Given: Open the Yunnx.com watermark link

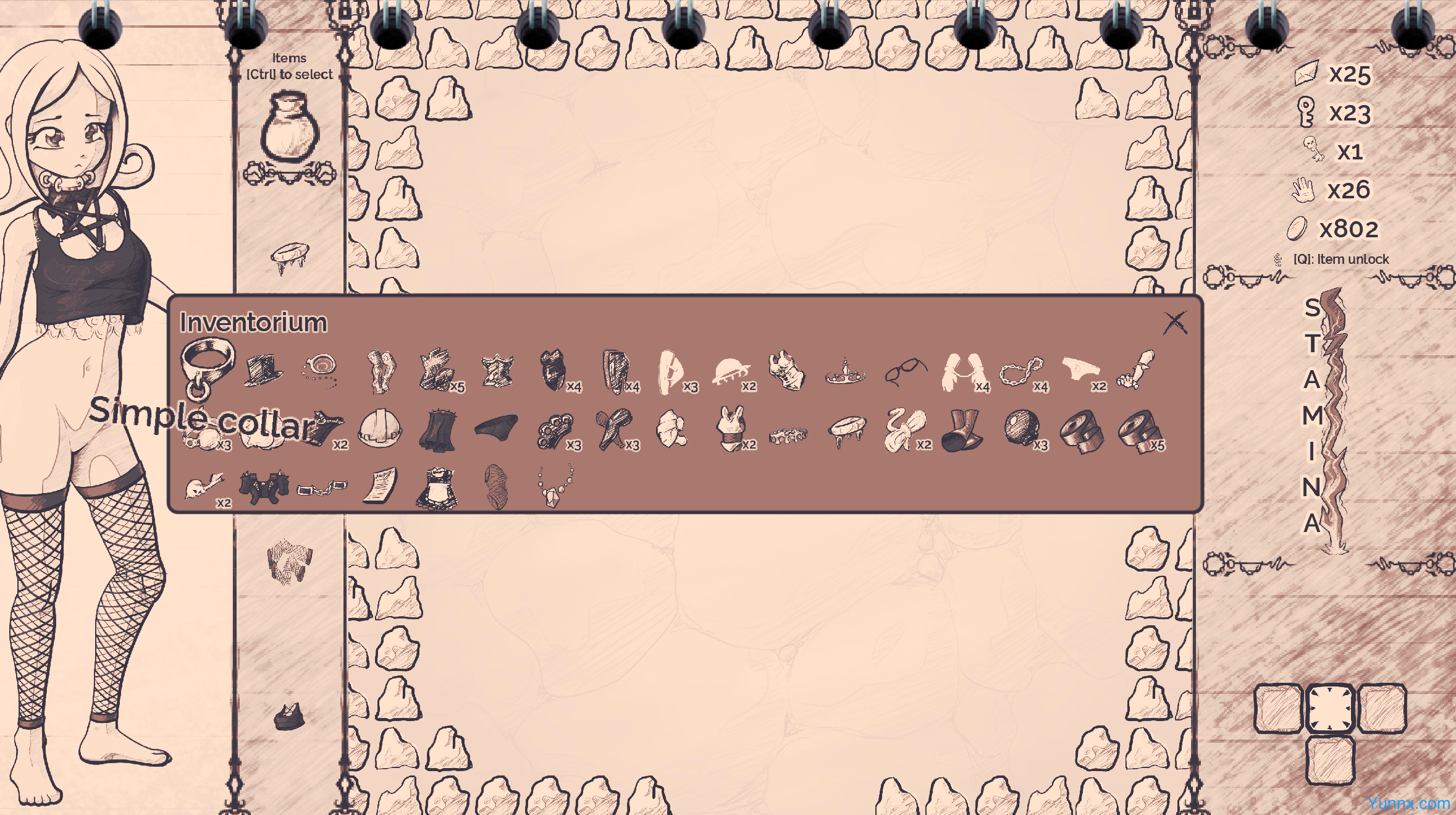Looking at the screenshot, I should click(x=1408, y=803).
